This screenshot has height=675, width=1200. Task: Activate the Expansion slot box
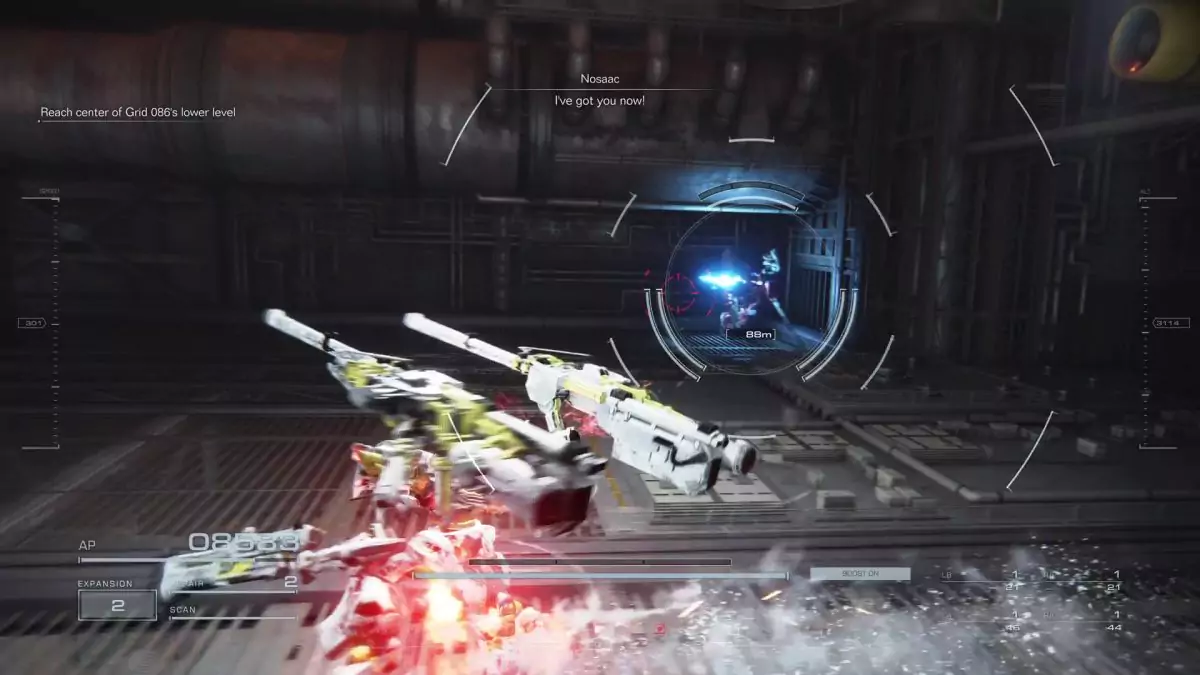(x=117, y=604)
